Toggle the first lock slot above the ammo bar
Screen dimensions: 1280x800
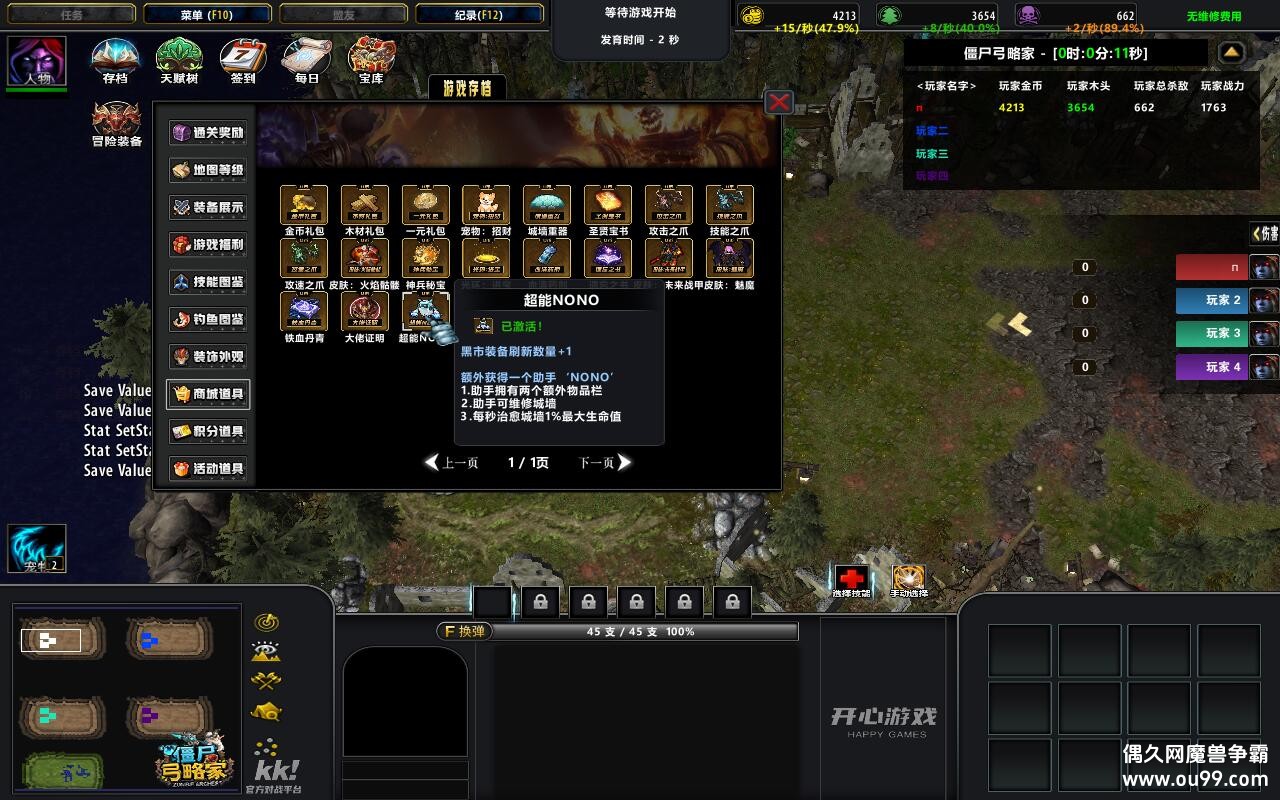tap(539, 601)
